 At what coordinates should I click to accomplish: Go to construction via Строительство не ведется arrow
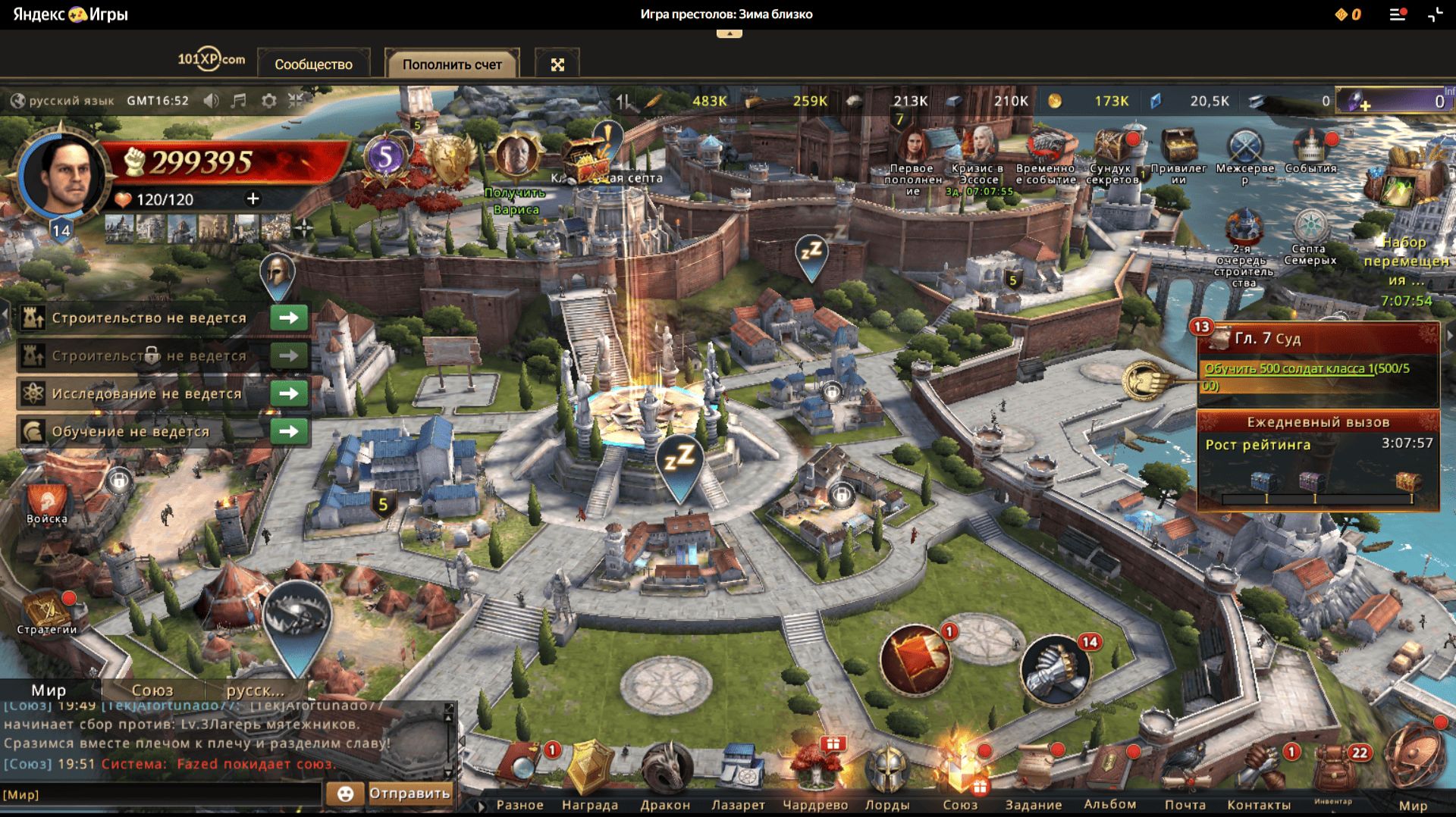click(x=288, y=318)
